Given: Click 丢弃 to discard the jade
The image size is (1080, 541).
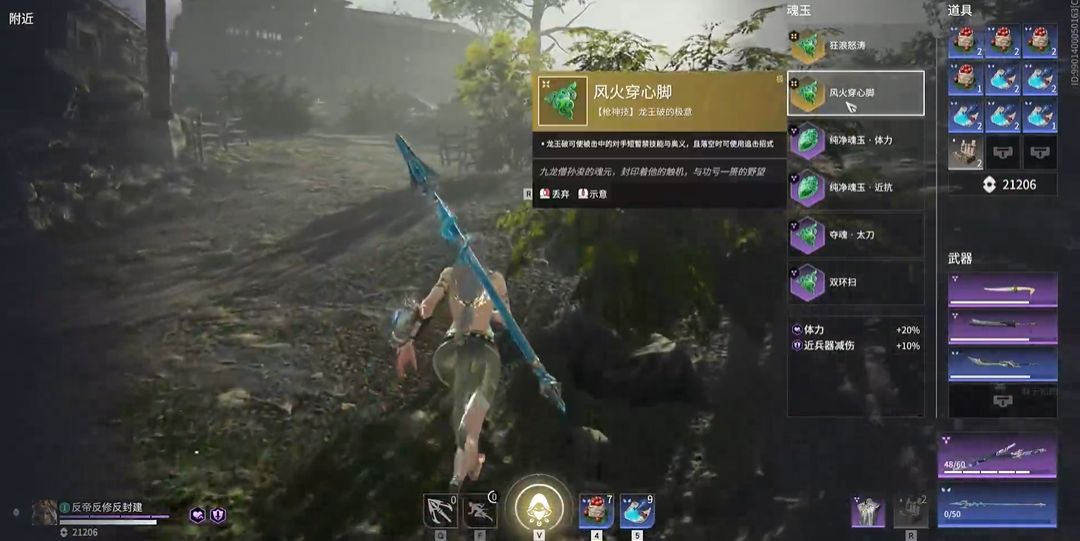Looking at the screenshot, I should pyautogui.click(x=554, y=194).
